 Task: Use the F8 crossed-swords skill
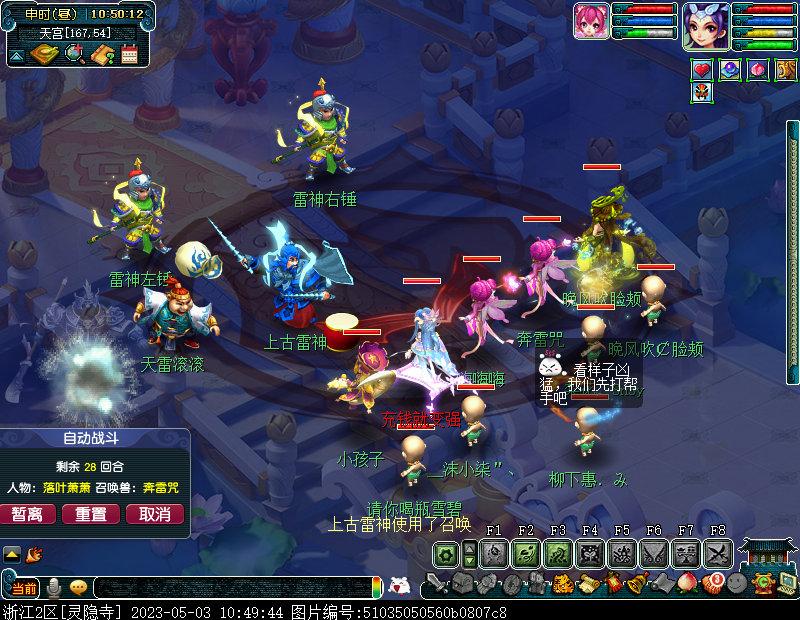[x=718, y=553]
